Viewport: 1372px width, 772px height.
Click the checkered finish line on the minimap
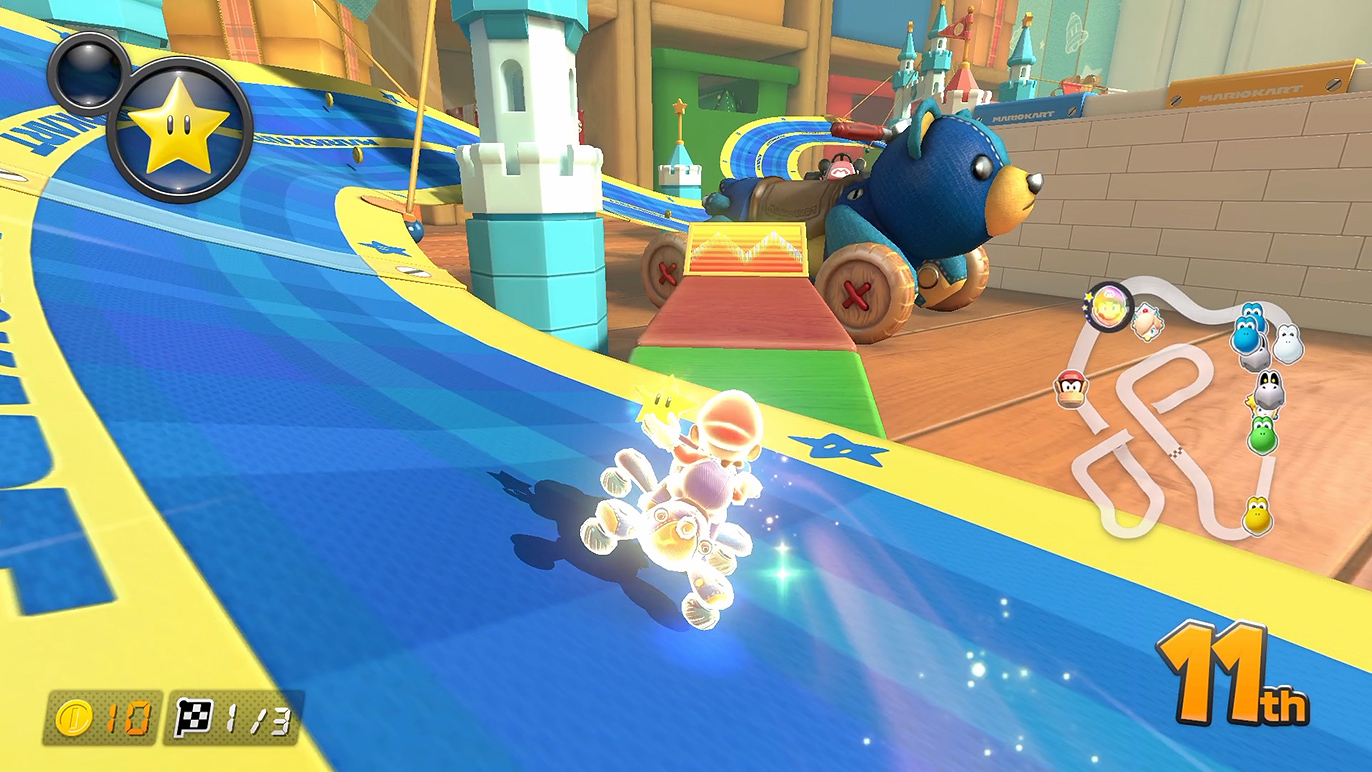click(1178, 454)
